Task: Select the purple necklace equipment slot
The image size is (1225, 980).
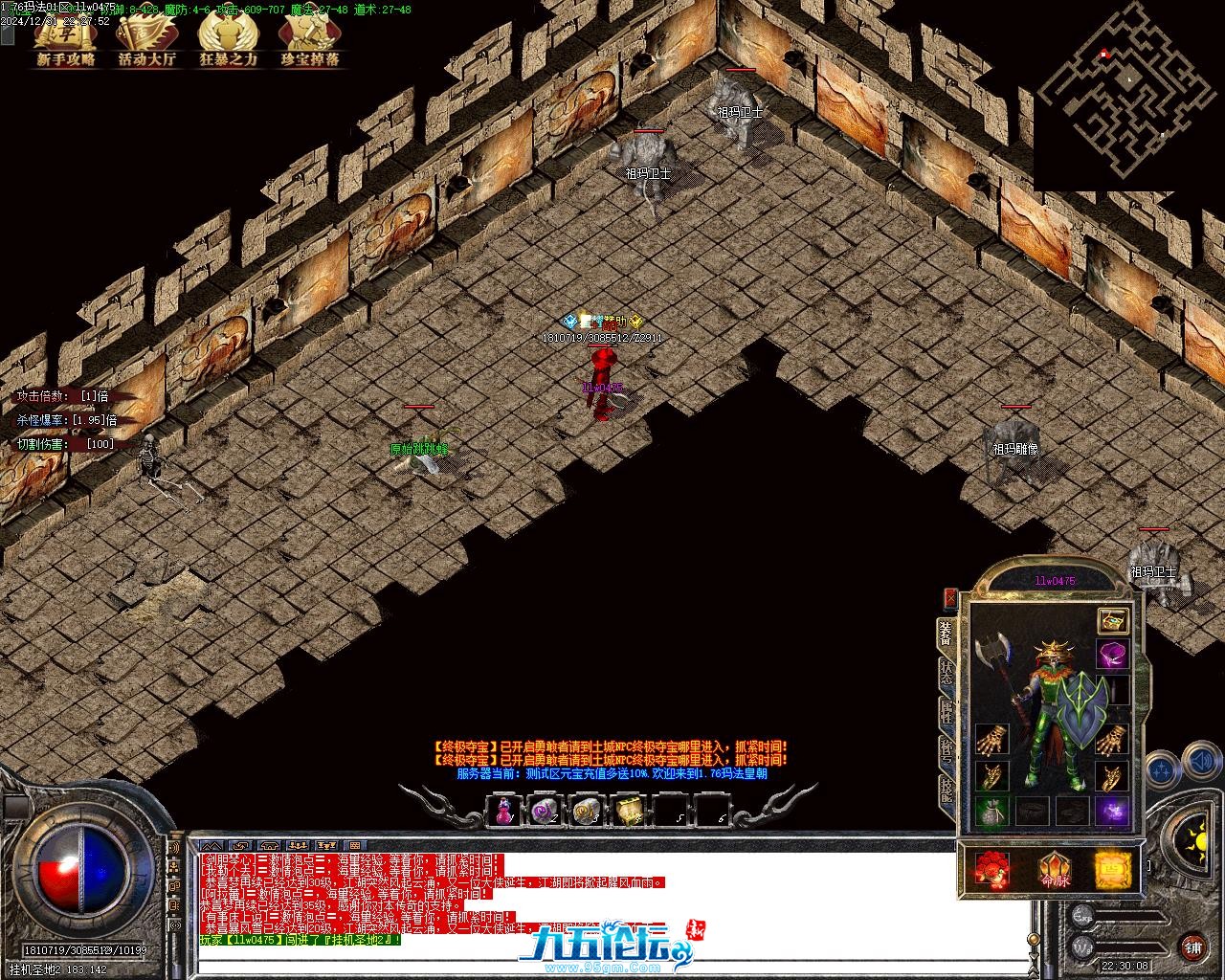Action: 1112,657
